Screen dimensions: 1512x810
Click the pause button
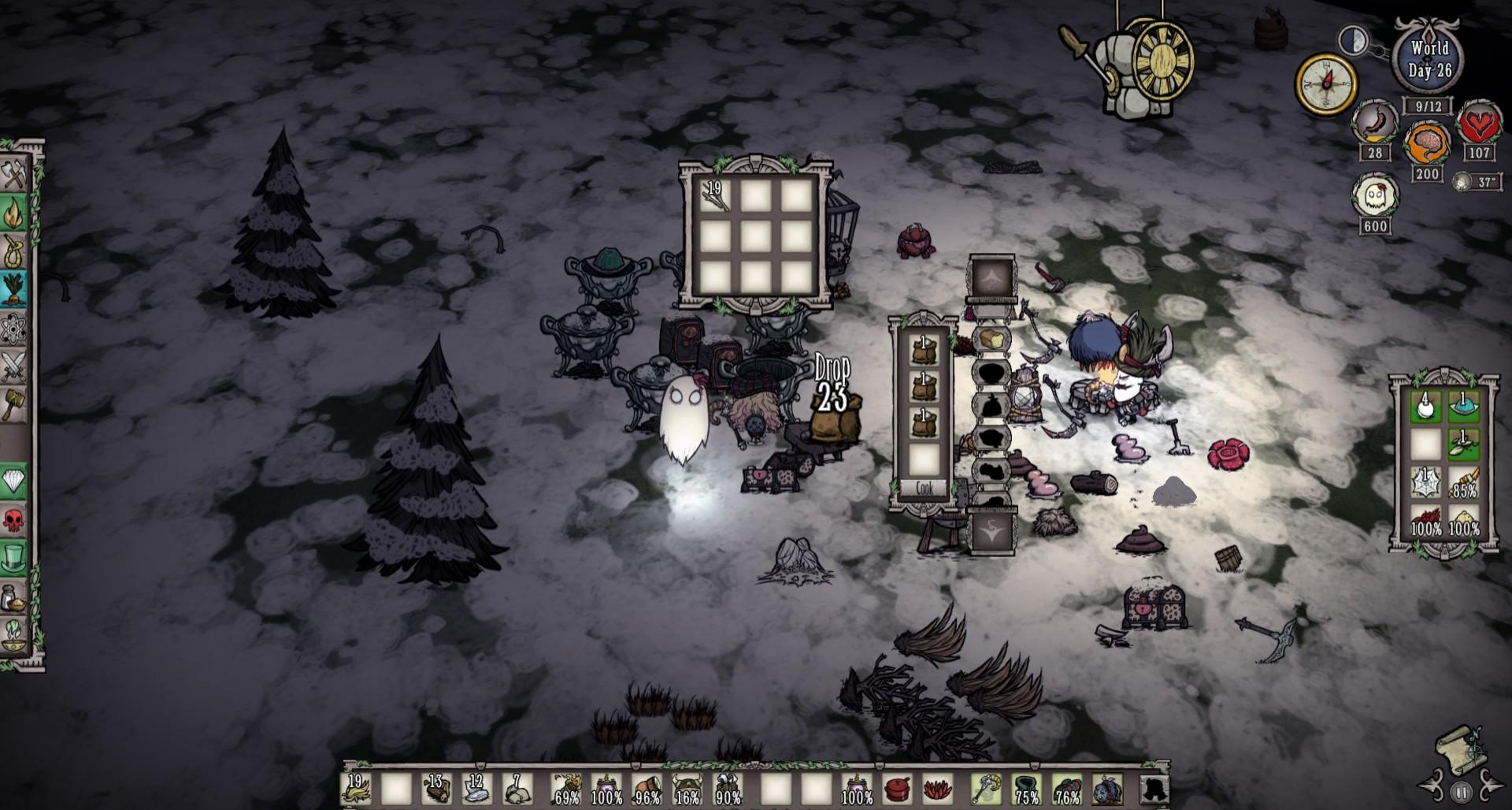(x=1462, y=792)
